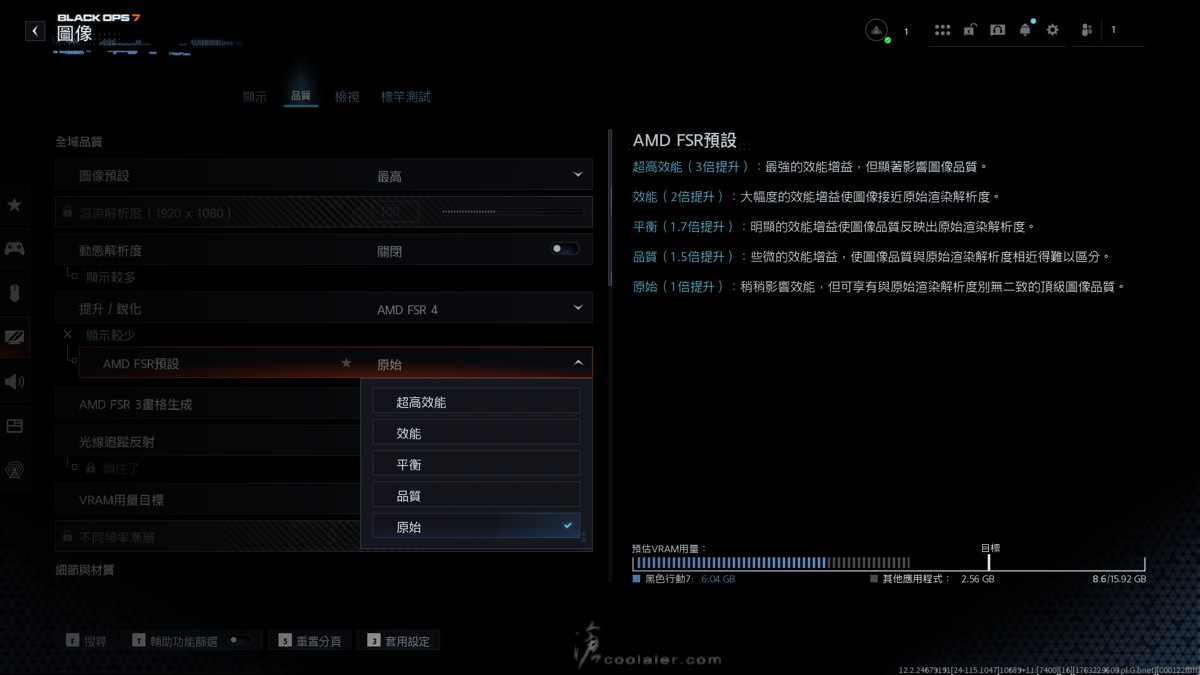Favorite the AMD FSR預設 setting star
This screenshot has height=675, width=1200.
[x=347, y=363]
